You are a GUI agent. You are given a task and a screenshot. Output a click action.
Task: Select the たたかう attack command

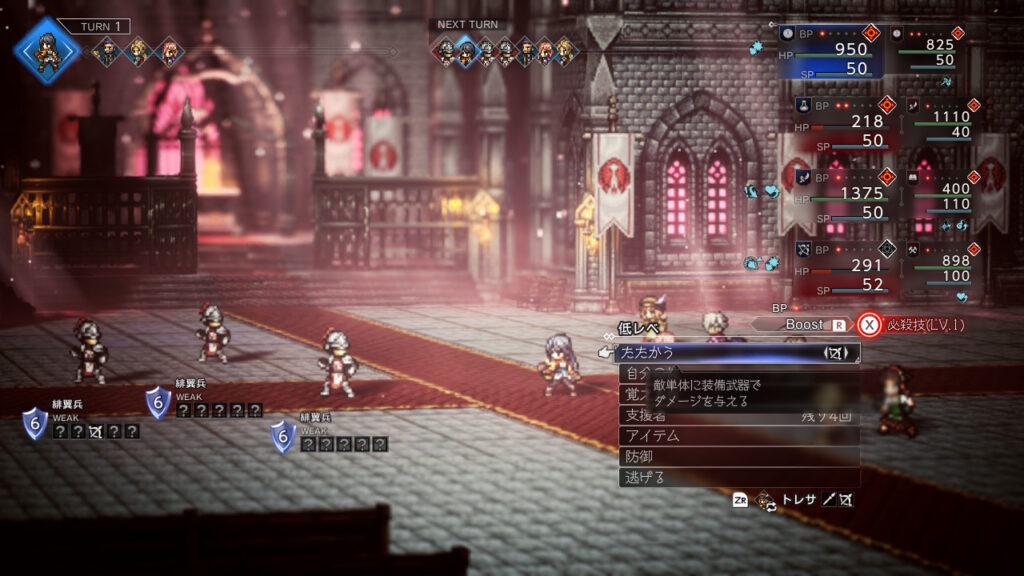736,353
